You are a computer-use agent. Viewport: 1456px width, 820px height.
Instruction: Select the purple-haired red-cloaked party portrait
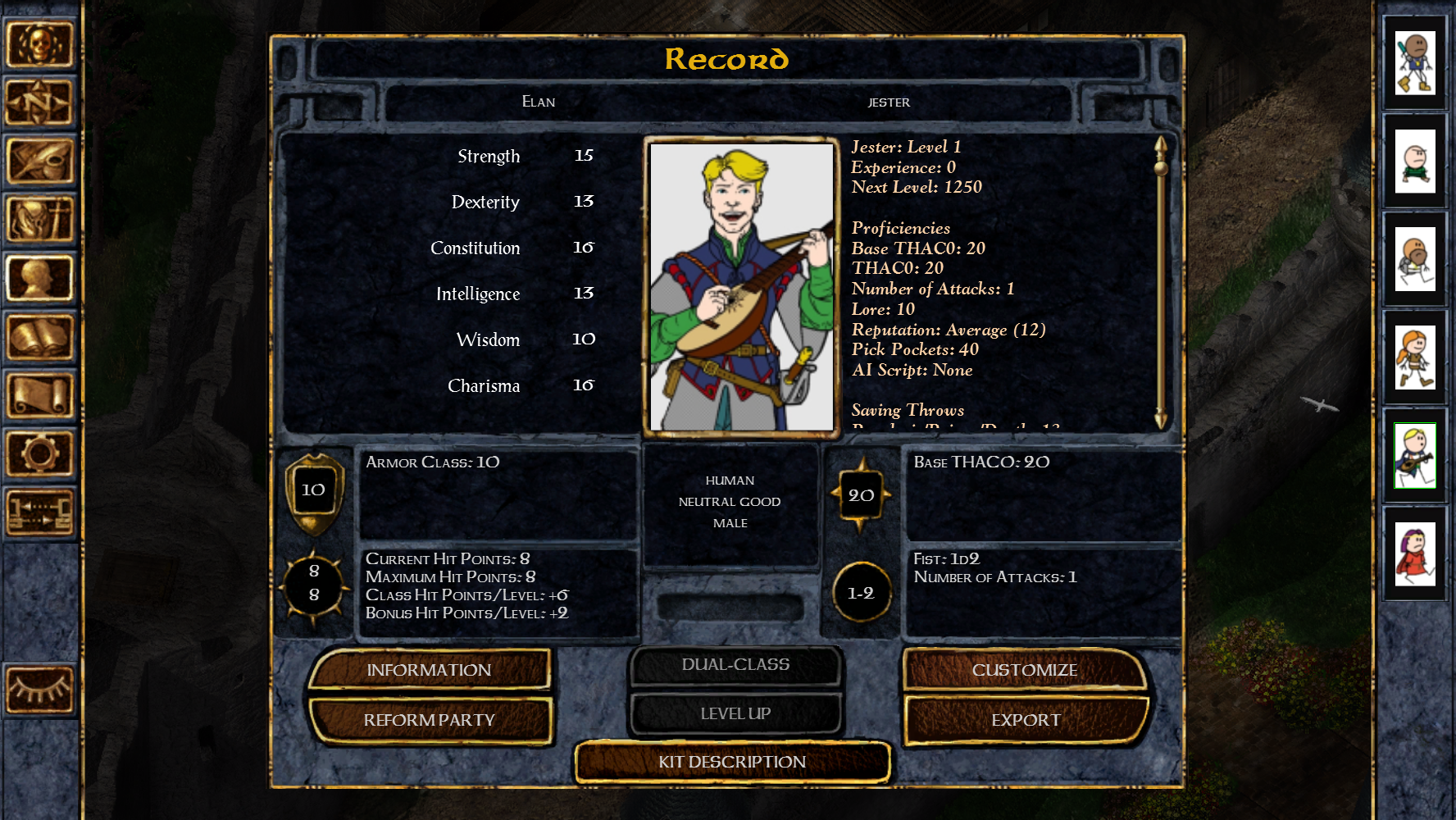(x=1415, y=554)
